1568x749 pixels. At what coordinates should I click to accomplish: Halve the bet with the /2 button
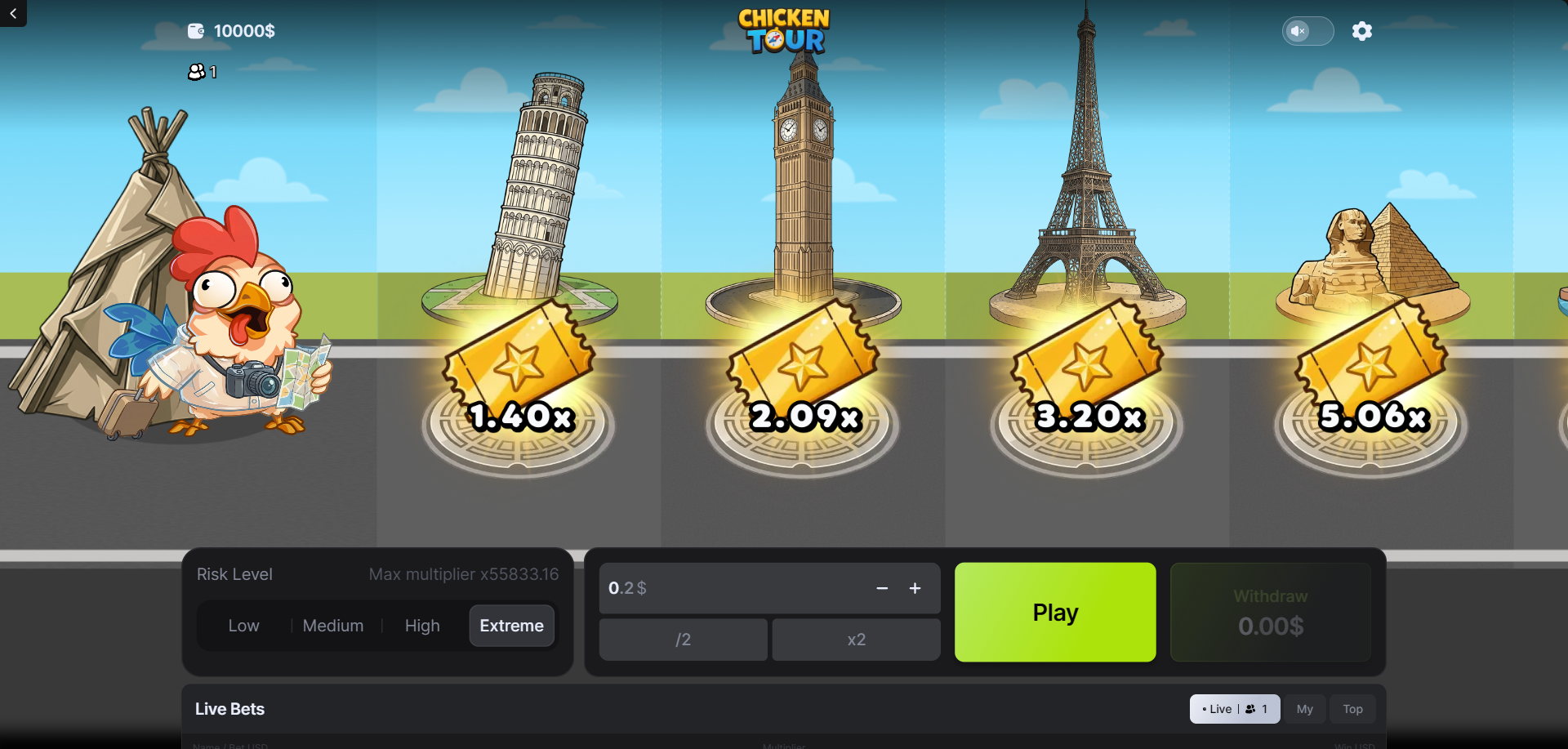tap(683, 640)
